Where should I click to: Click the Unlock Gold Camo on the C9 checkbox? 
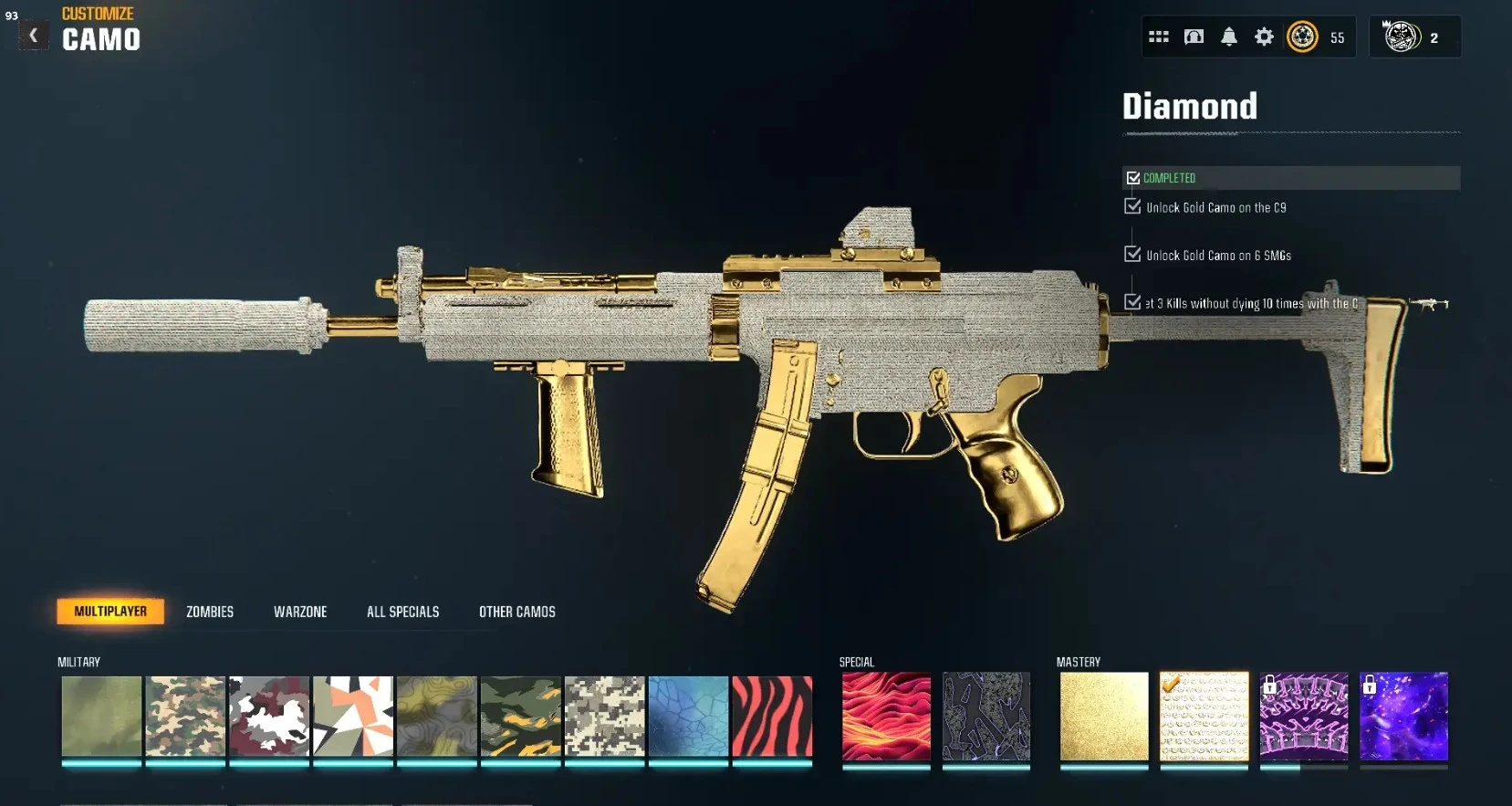click(x=1131, y=206)
